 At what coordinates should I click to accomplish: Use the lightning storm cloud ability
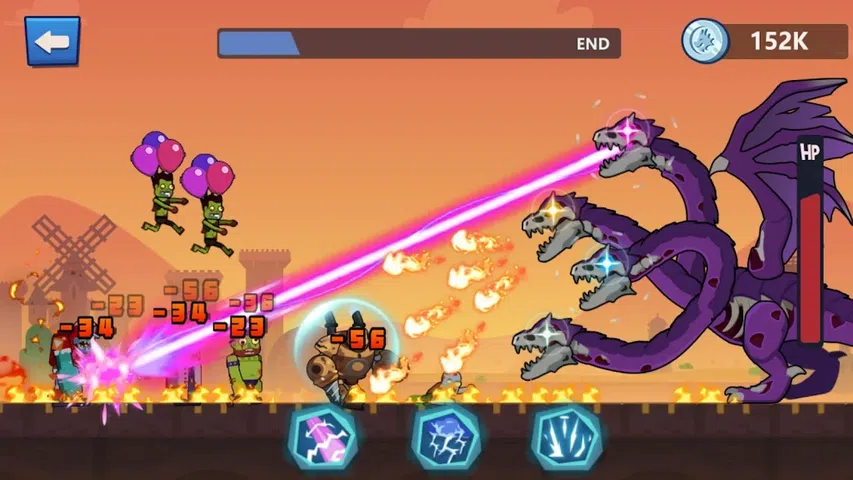click(446, 438)
